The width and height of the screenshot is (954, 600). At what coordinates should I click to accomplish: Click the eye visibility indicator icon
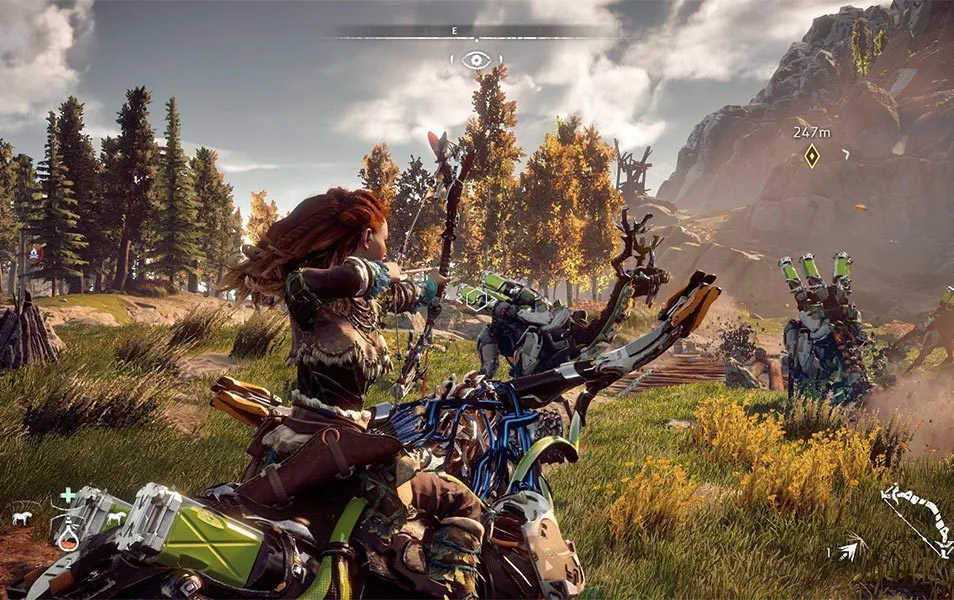[476, 60]
